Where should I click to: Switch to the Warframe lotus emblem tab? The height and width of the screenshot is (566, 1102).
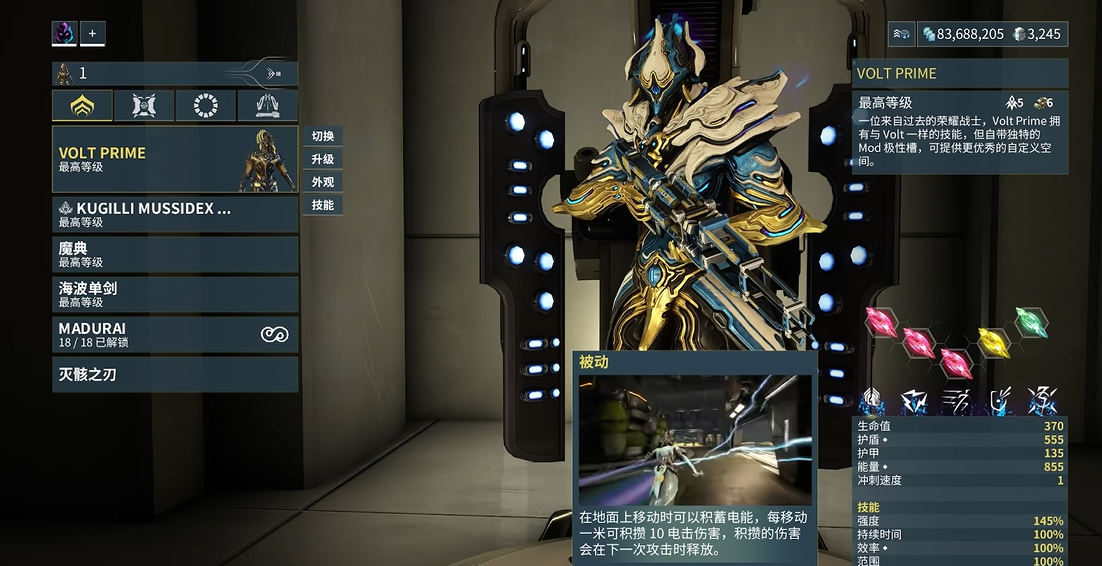pyautogui.click(x=83, y=105)
